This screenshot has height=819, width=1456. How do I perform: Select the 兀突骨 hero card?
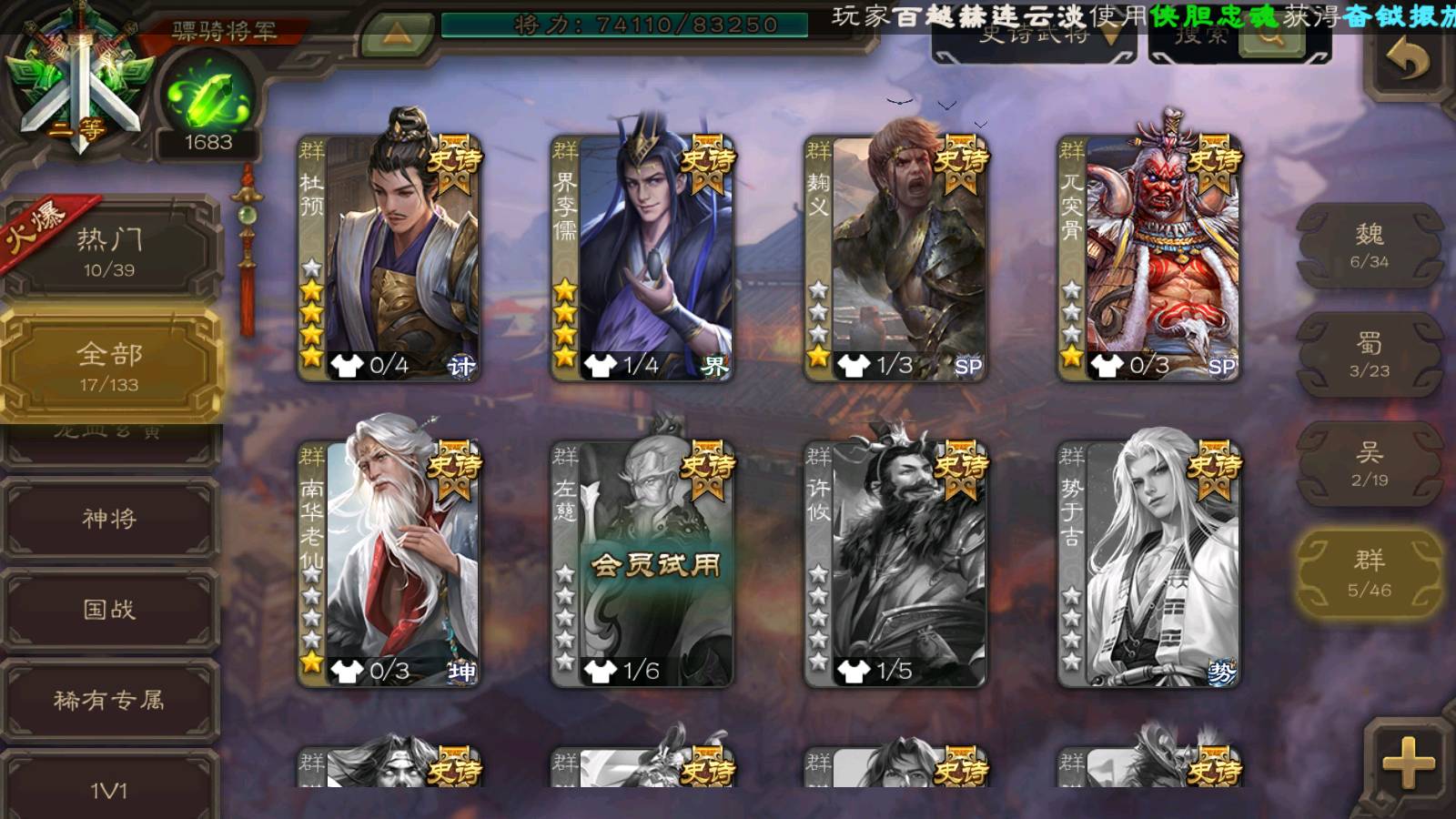pos(1148,258)
